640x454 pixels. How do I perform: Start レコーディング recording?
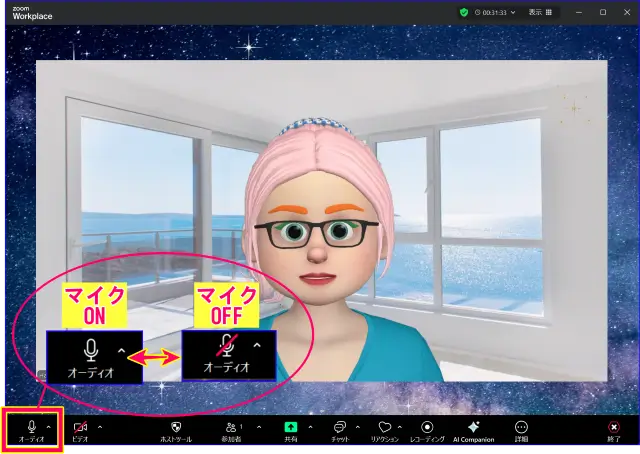(427, 430)
